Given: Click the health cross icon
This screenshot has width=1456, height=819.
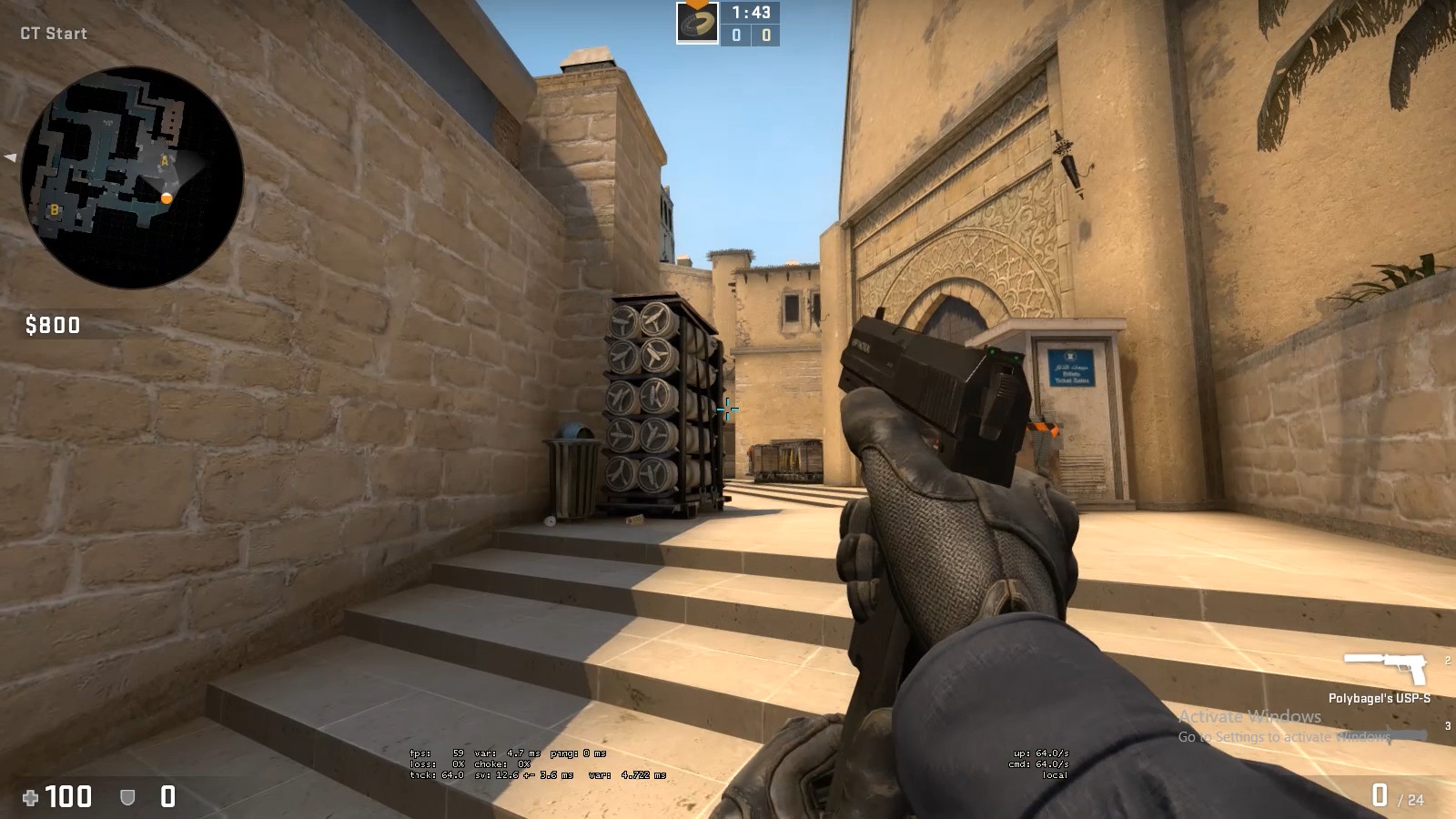Looking at the screenshot, I should click(29, 798).
